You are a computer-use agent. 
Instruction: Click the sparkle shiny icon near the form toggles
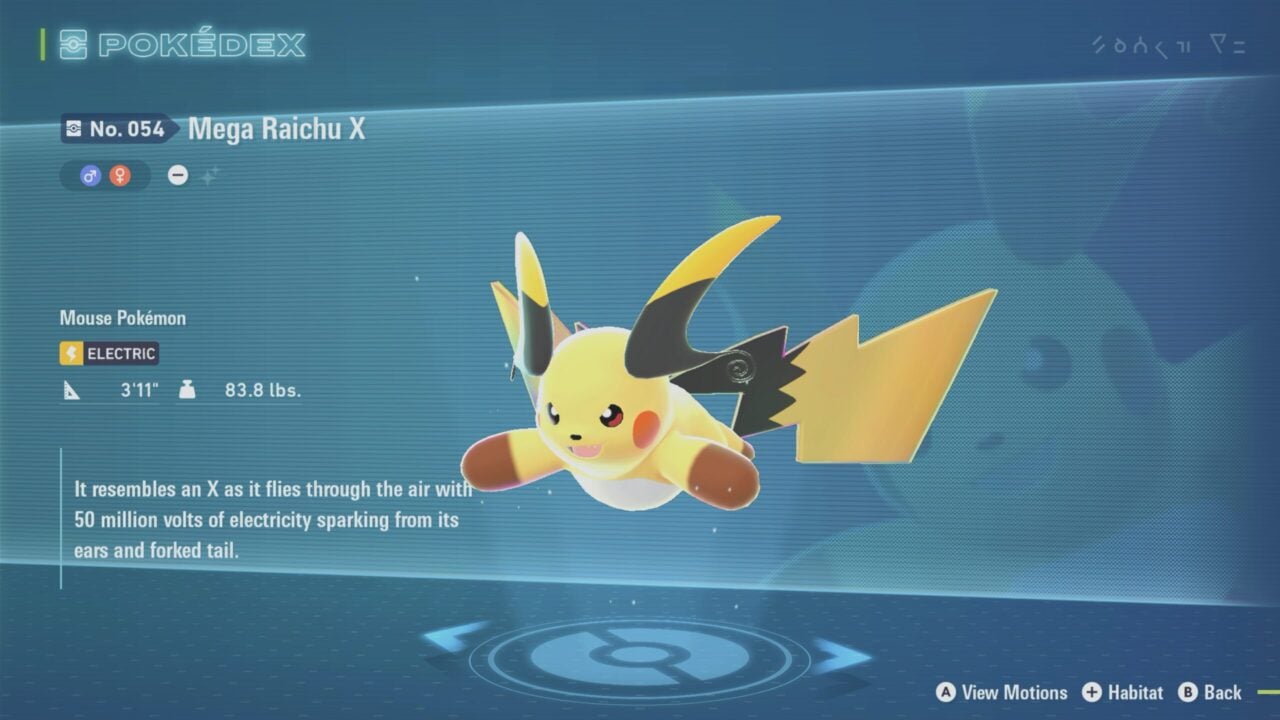pyautogui.click(x=210, y=174)
